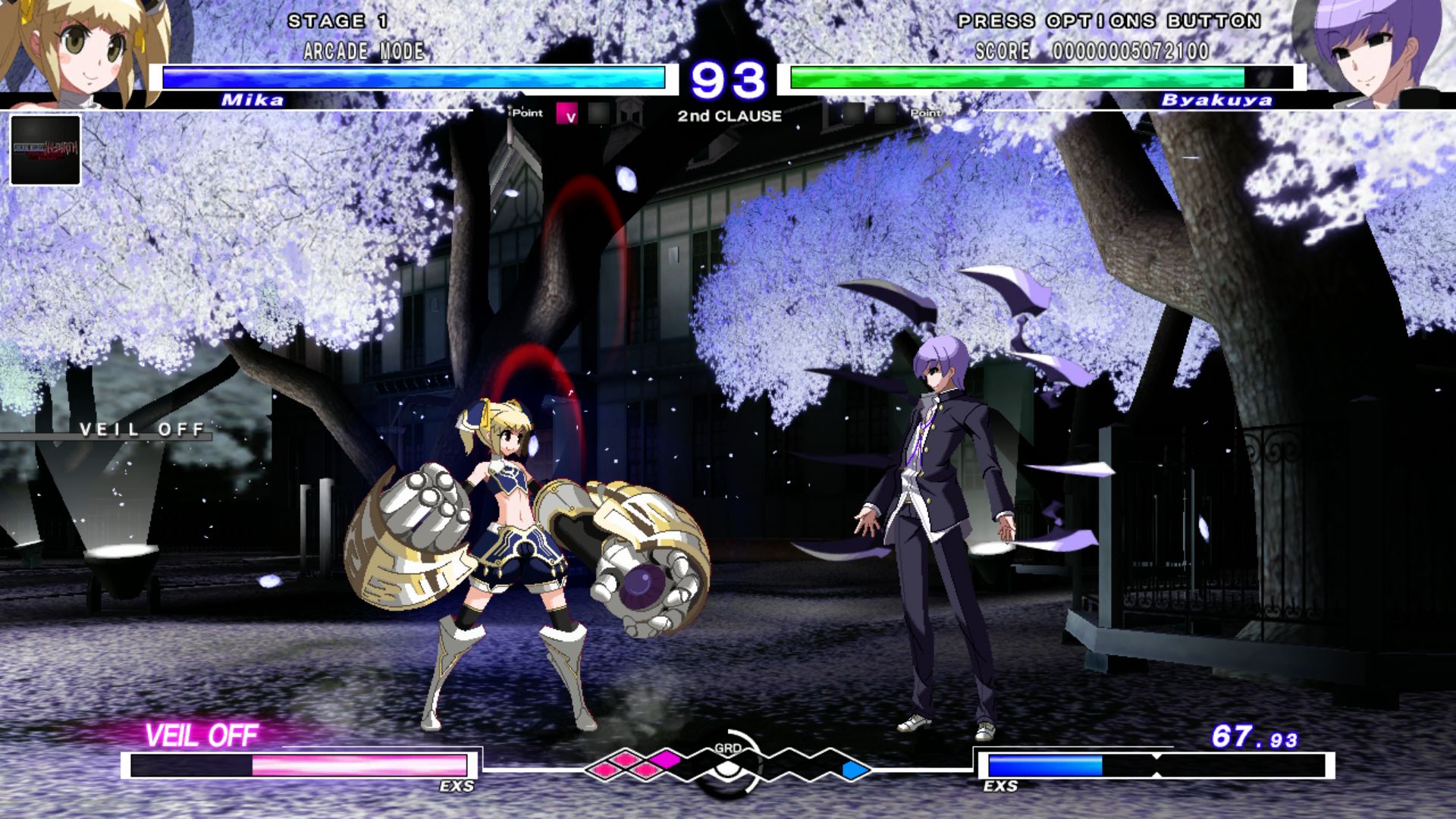The image size is (1456, 819).
Task: Expand the 2nd CLAUSE round label
Action: [x=728, y=117]
